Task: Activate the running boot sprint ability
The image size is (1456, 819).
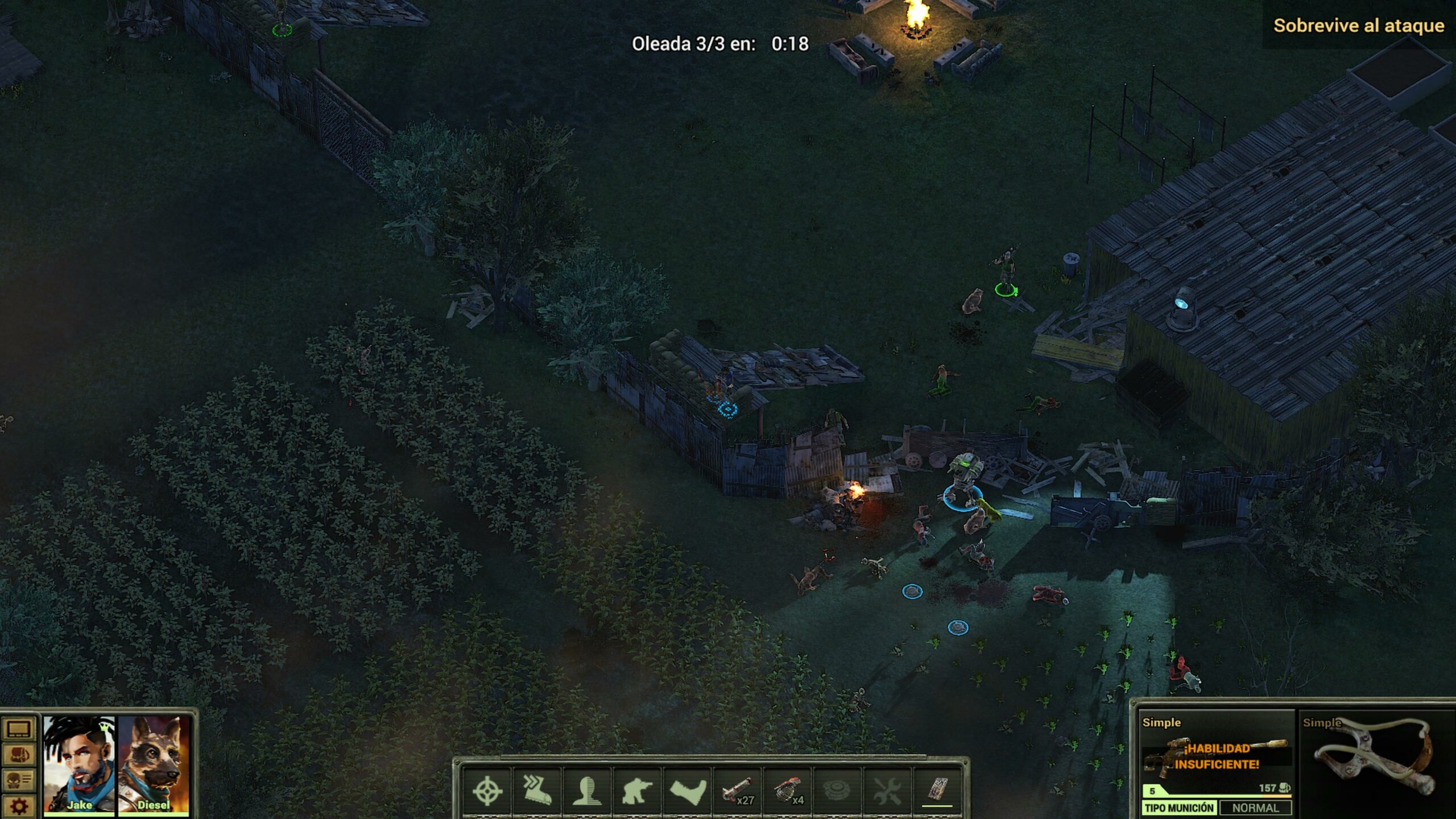Action: (537, 791)
